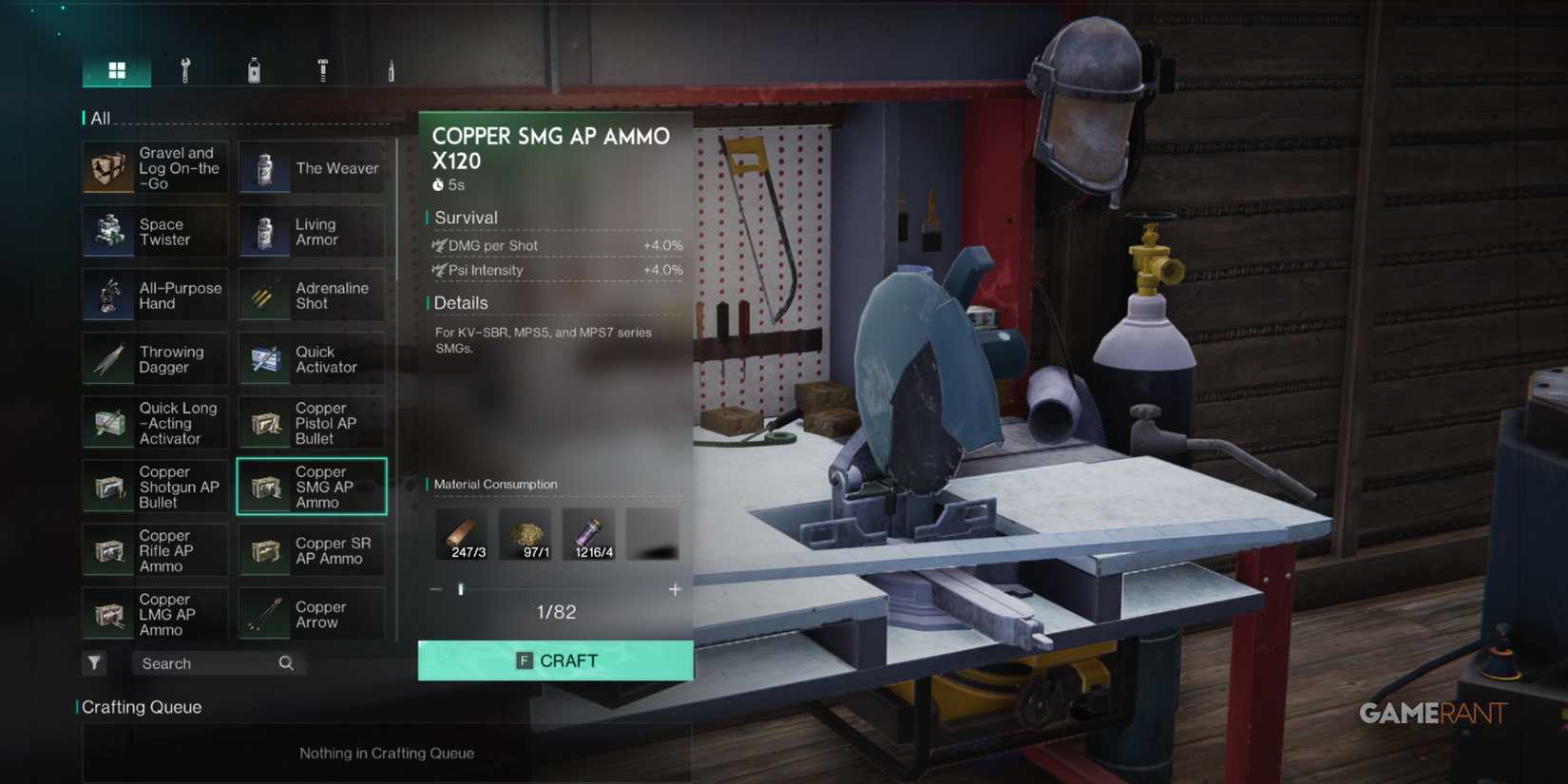Expand crafting amount with the plus control

[675, 589]
